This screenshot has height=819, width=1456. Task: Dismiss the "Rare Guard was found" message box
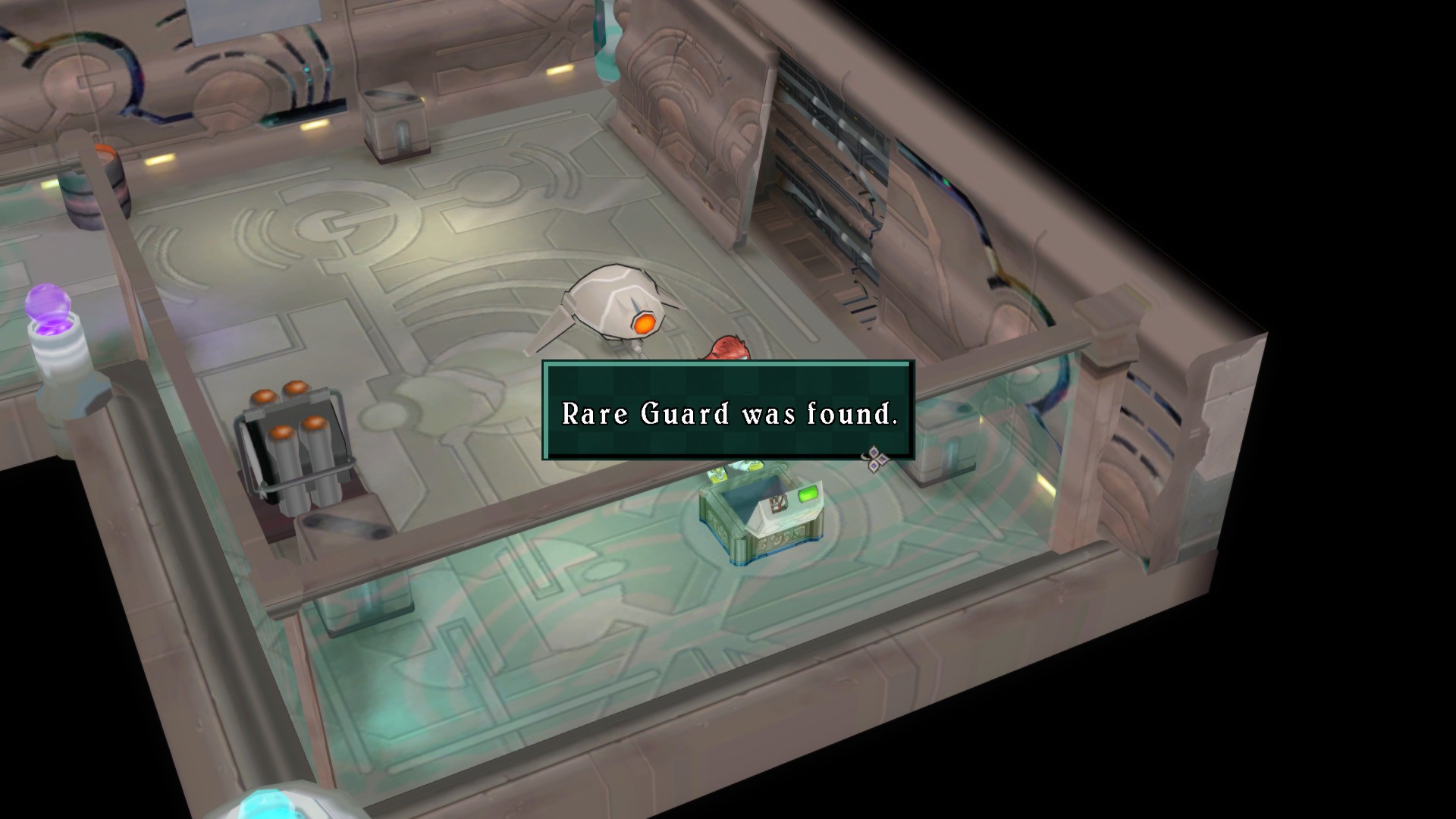pyautogui.click(x=728, y=410)
